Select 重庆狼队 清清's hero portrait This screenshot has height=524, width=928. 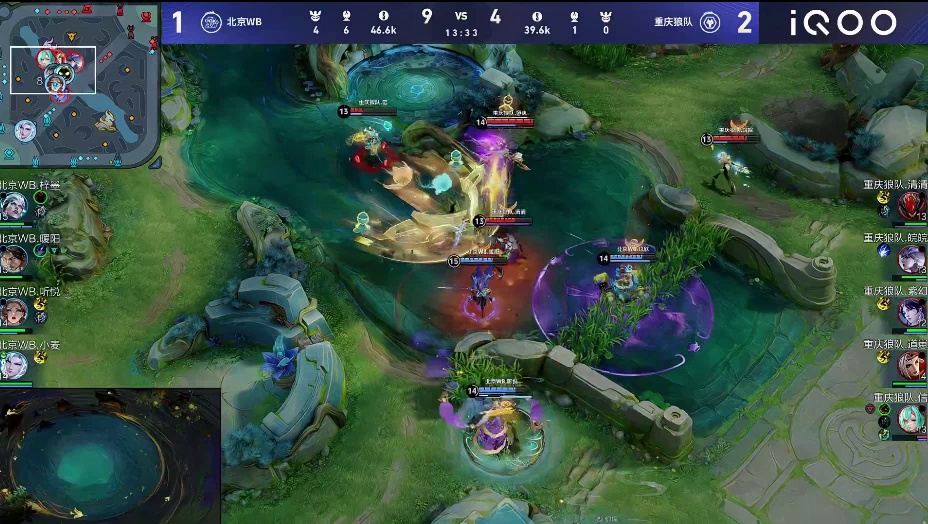[911, 206]
